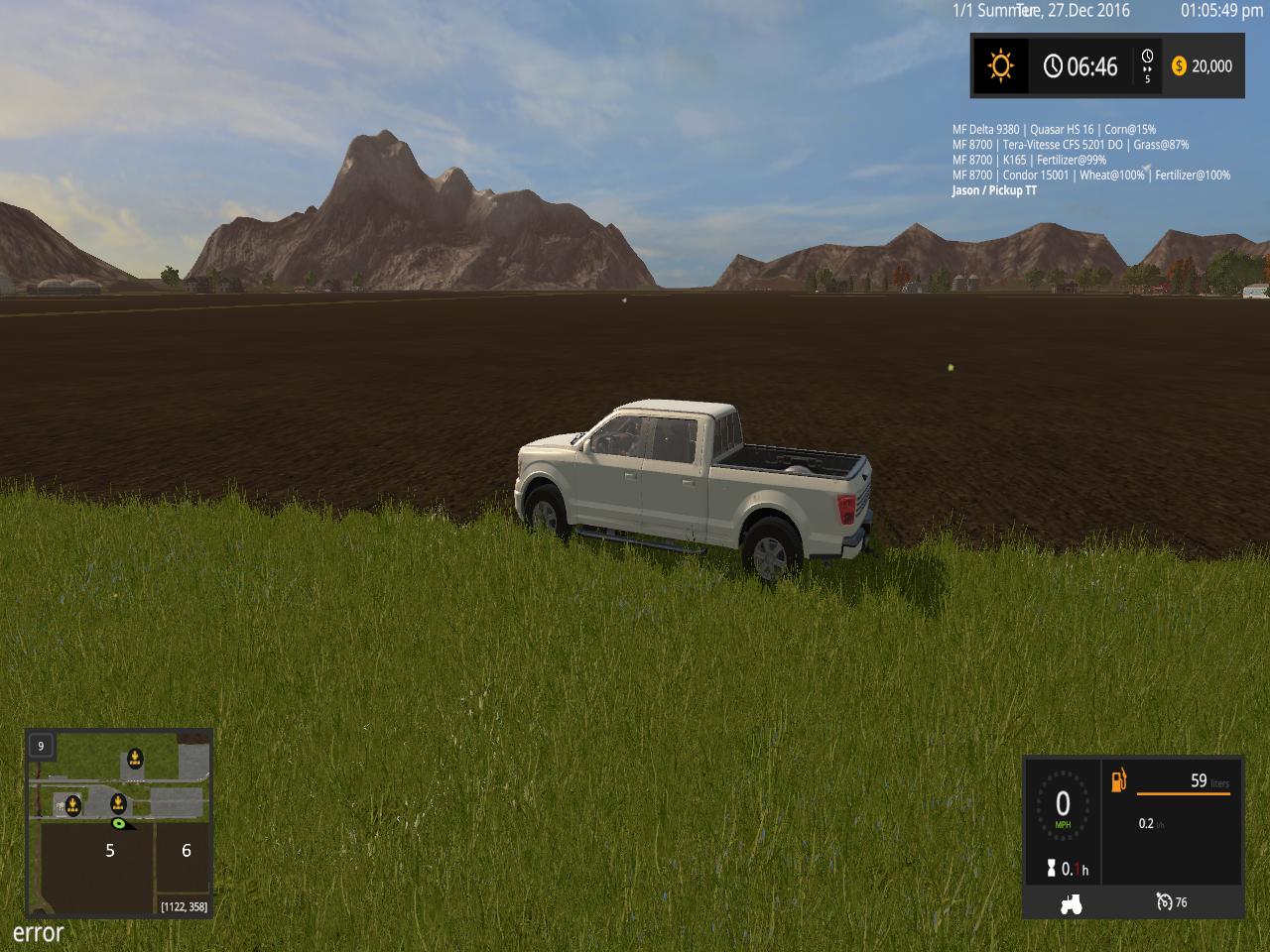Select the MF 8700 K165 fertilizer entry
The image size is (1270, 952).
(1029, 160)
